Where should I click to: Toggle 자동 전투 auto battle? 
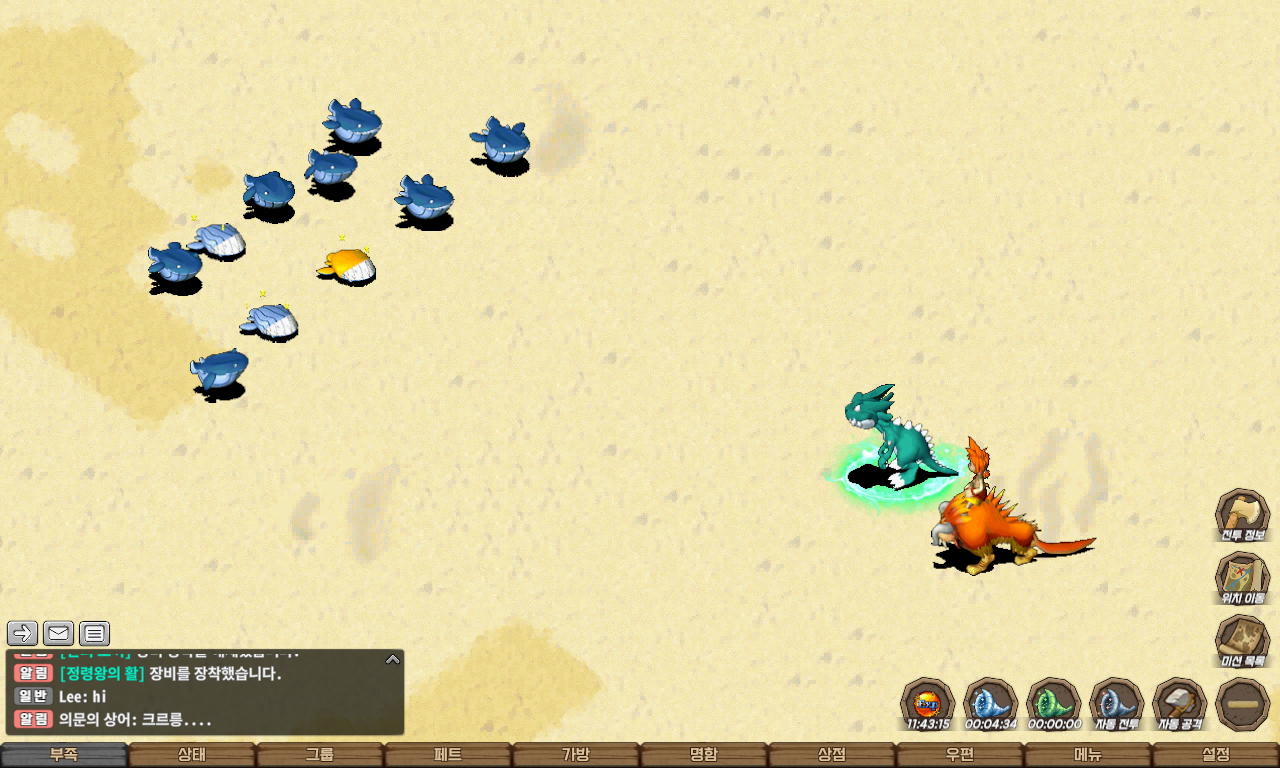[x=1116, y=704]
